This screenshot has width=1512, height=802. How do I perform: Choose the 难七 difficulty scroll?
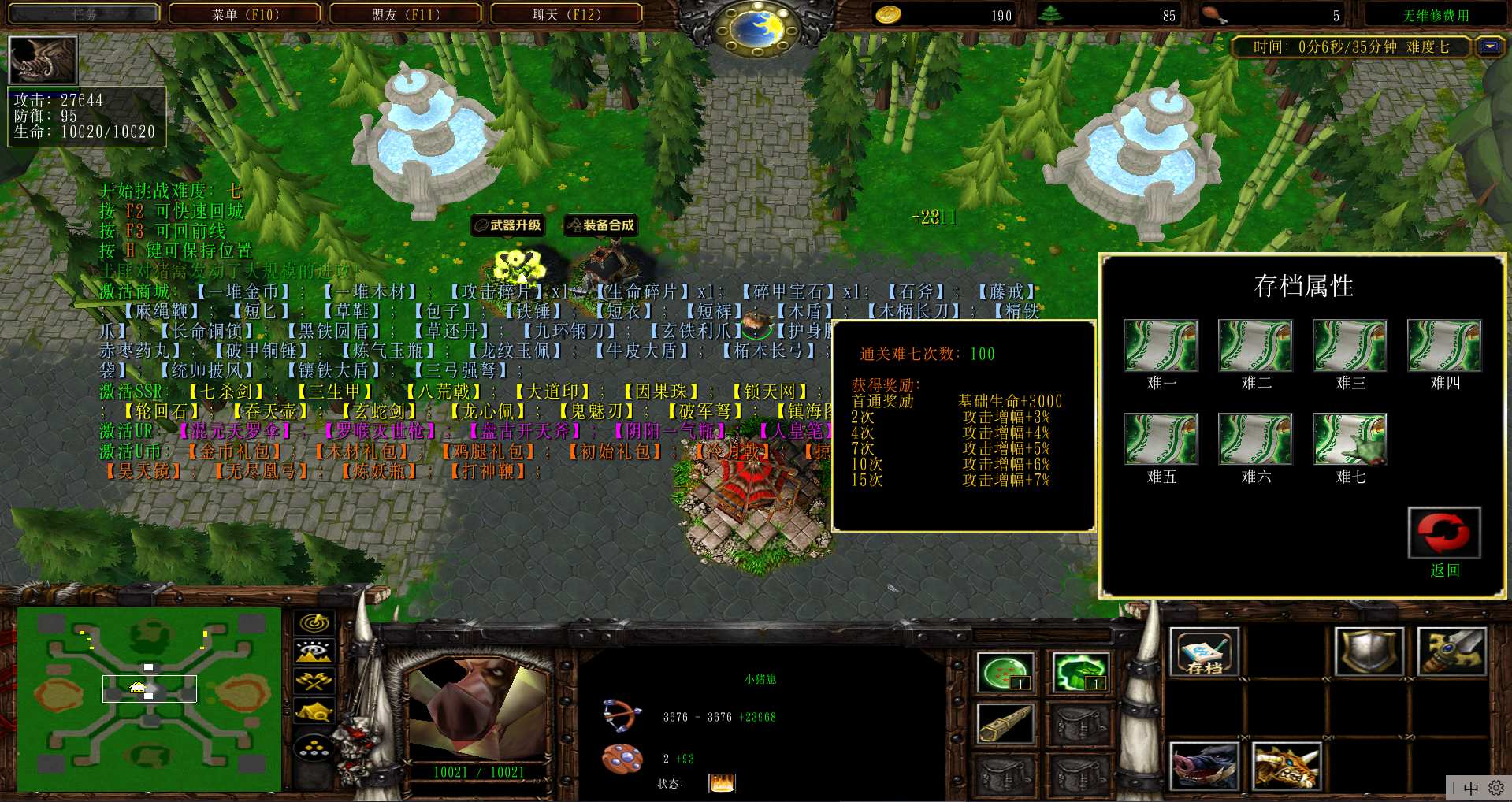click(1350, 440)
